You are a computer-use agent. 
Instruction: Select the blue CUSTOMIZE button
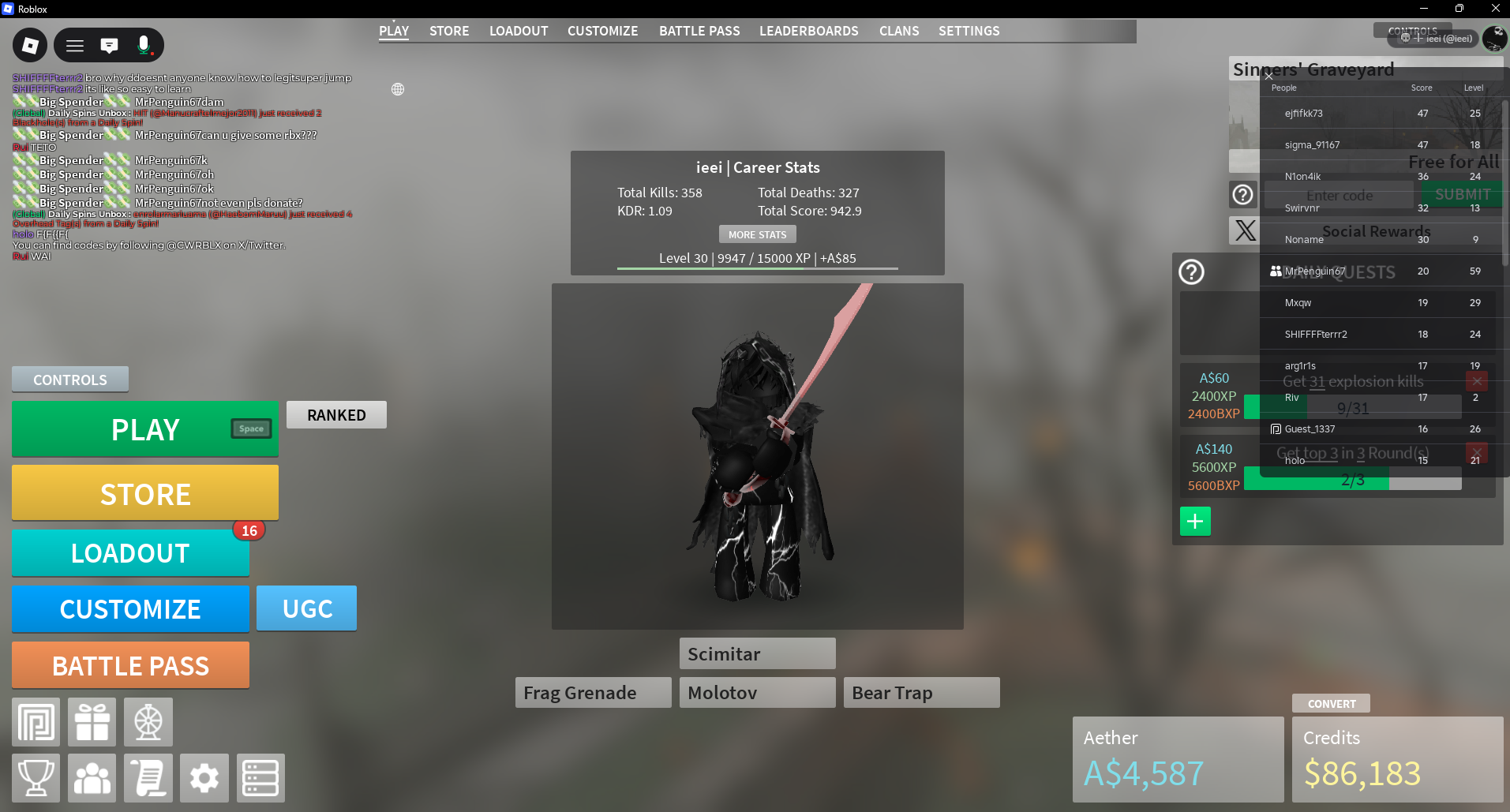coord(130,609)
